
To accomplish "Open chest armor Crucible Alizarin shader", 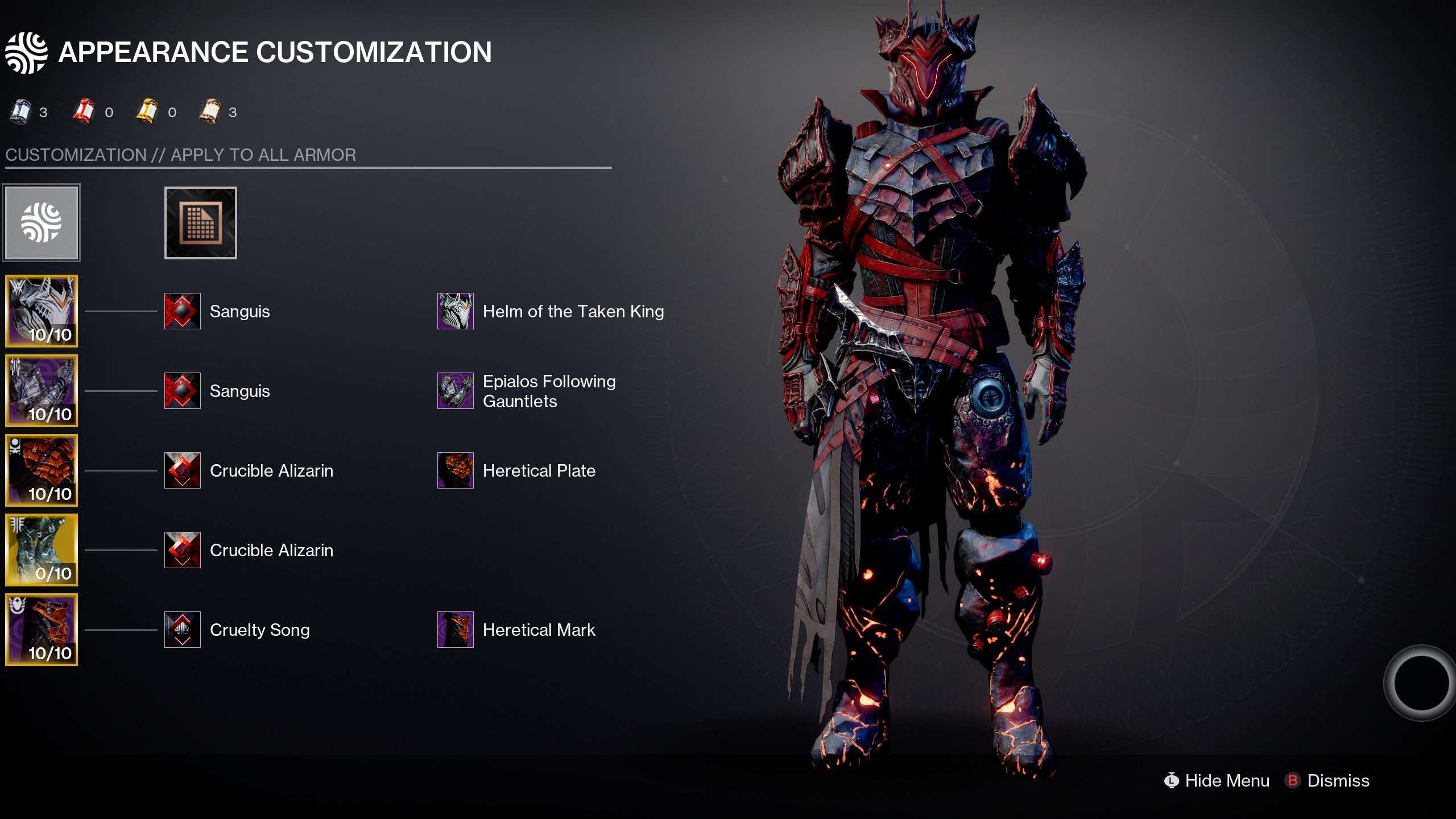I will (183, 470).
